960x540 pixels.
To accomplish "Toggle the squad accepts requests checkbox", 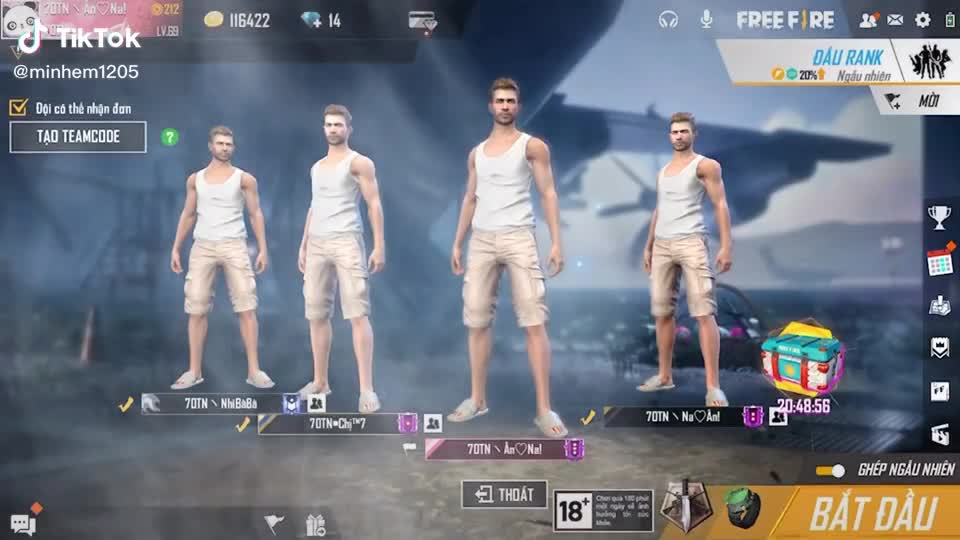I will click(18, 108).
